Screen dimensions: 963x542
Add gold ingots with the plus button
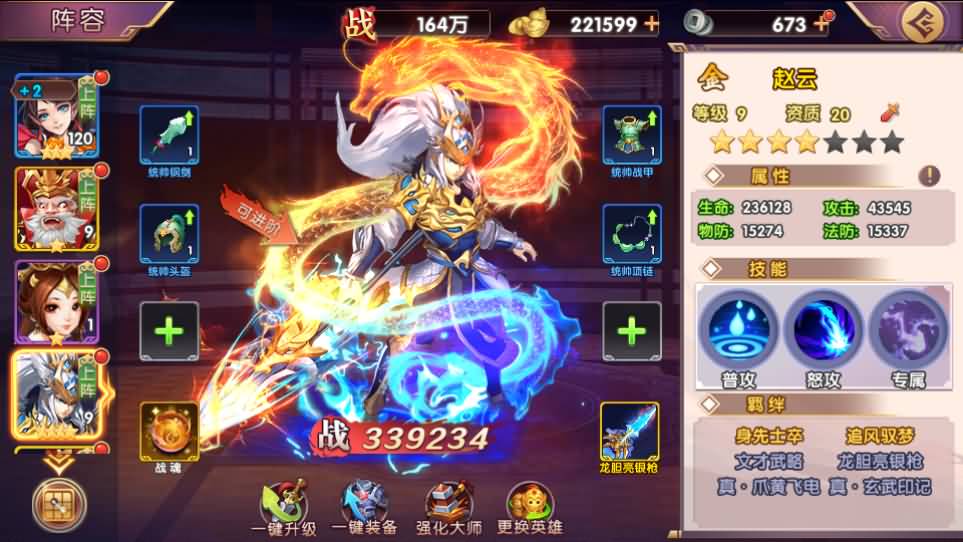click(x=651, y=24)
